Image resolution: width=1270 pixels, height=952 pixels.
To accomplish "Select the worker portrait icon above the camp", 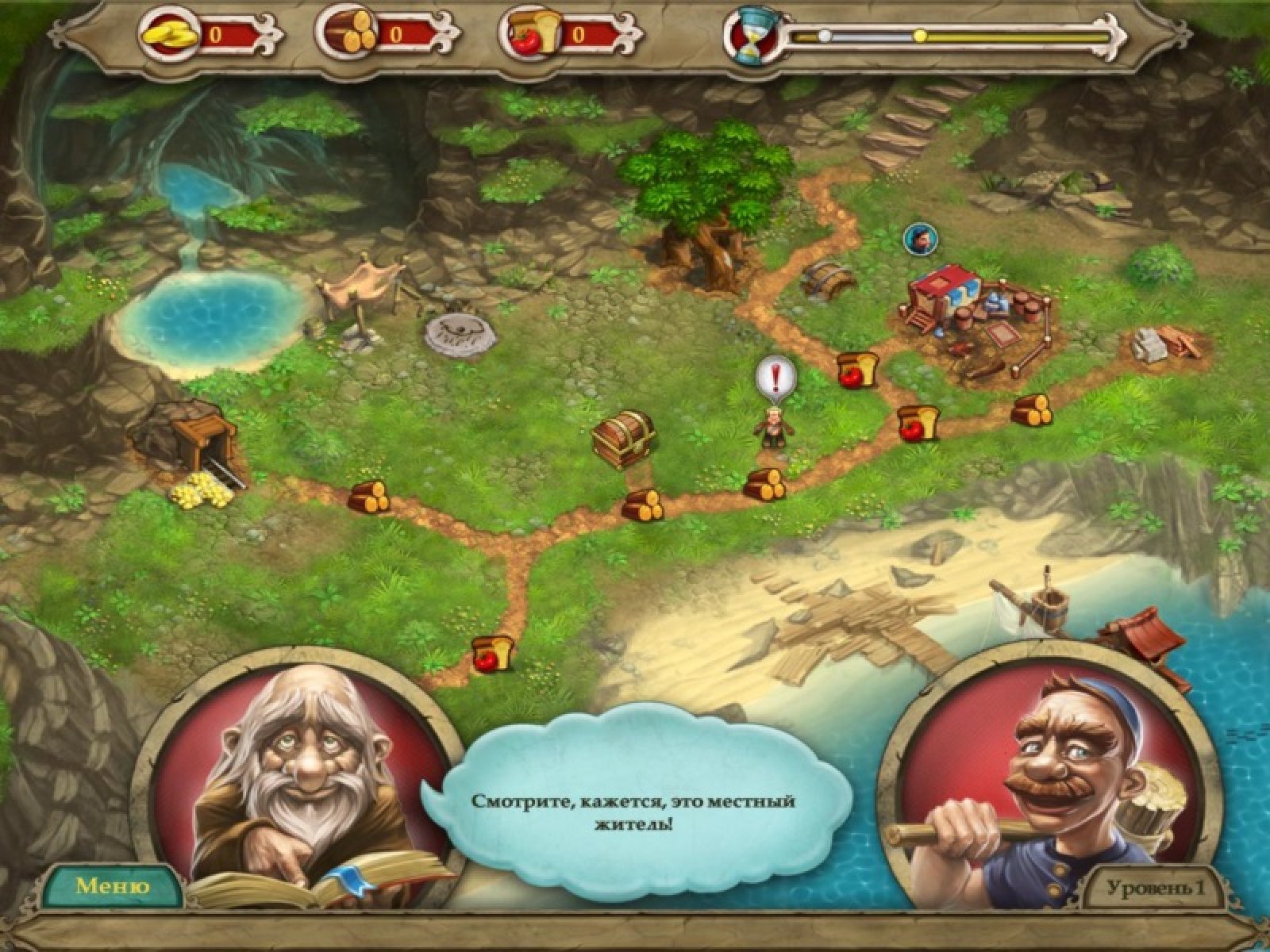I will [919, 237].
